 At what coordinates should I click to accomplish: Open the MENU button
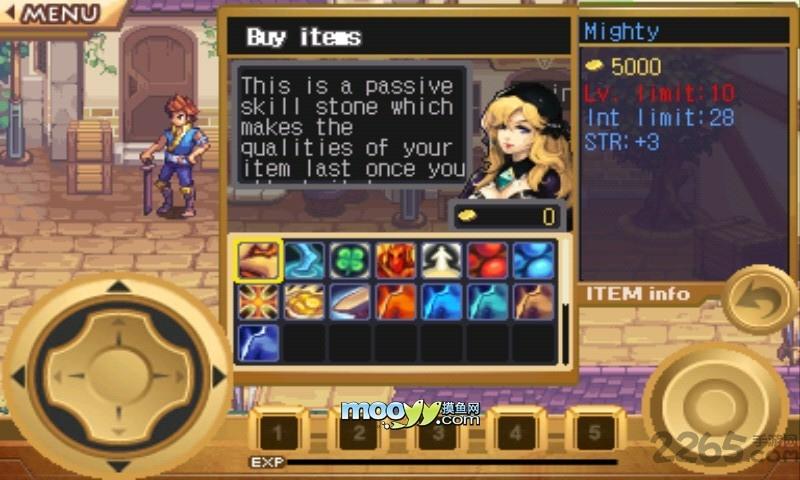(x=60, y=14)
